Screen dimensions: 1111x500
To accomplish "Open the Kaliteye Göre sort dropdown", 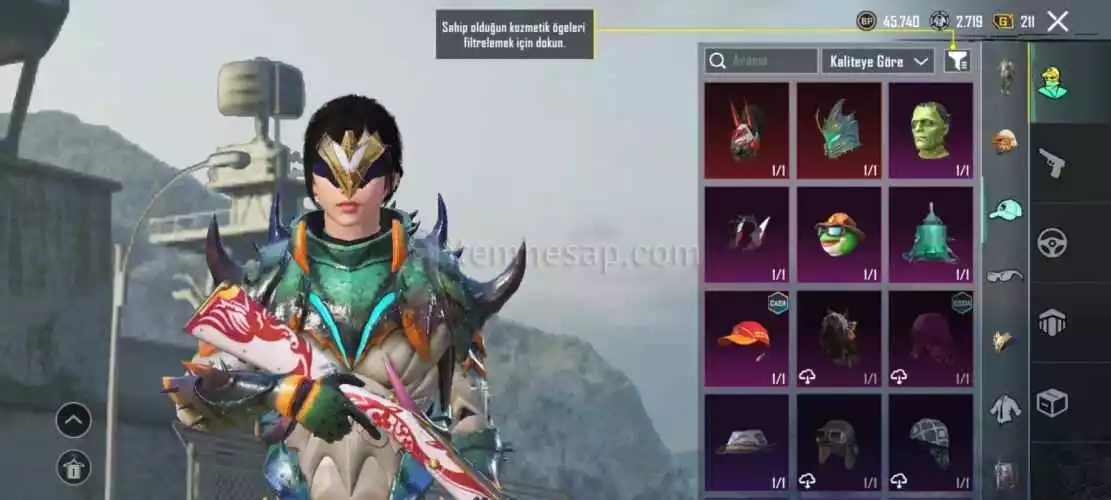I will tap(877, 61).
